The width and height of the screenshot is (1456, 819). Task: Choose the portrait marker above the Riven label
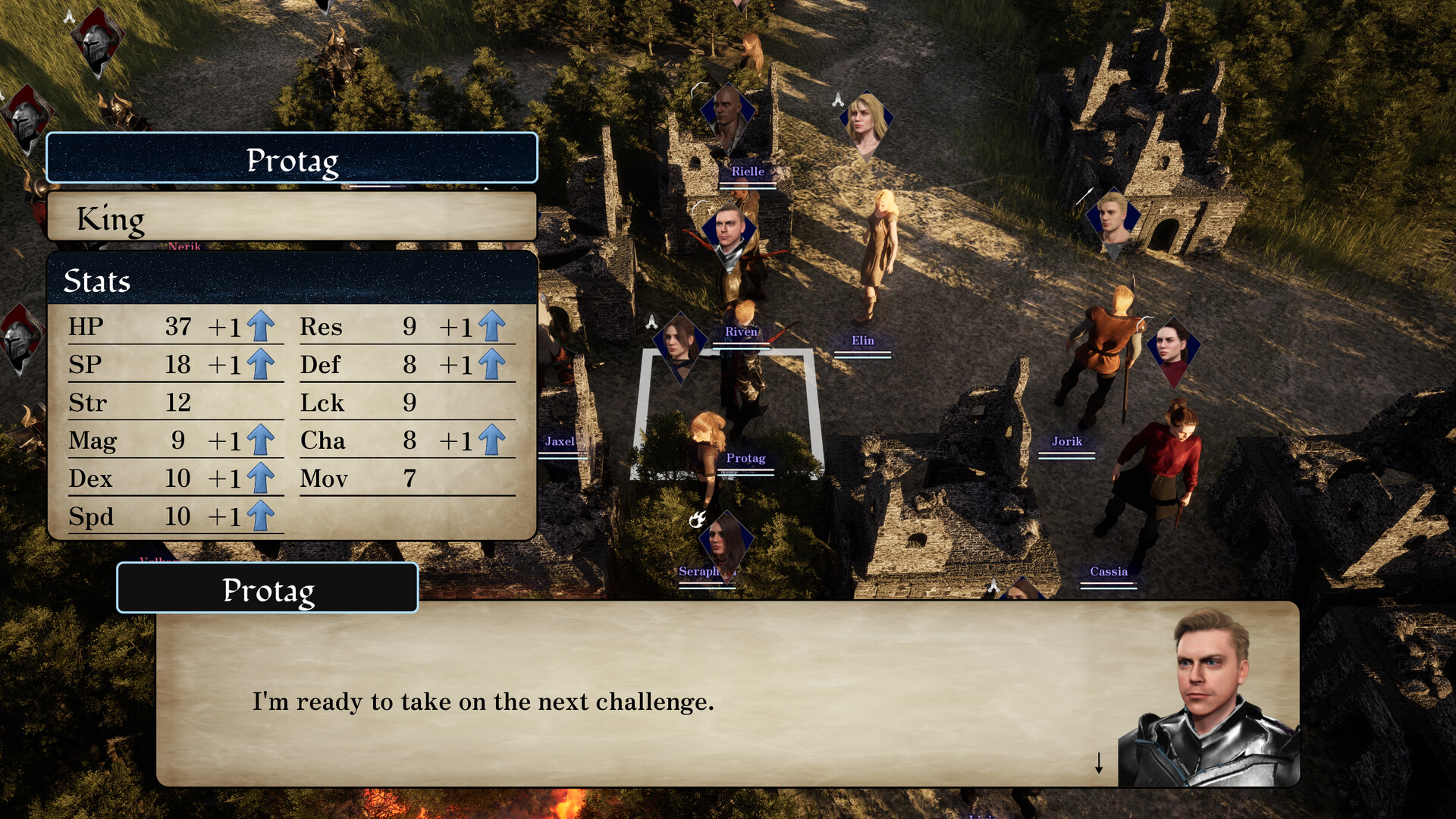(x=728, y=231)
